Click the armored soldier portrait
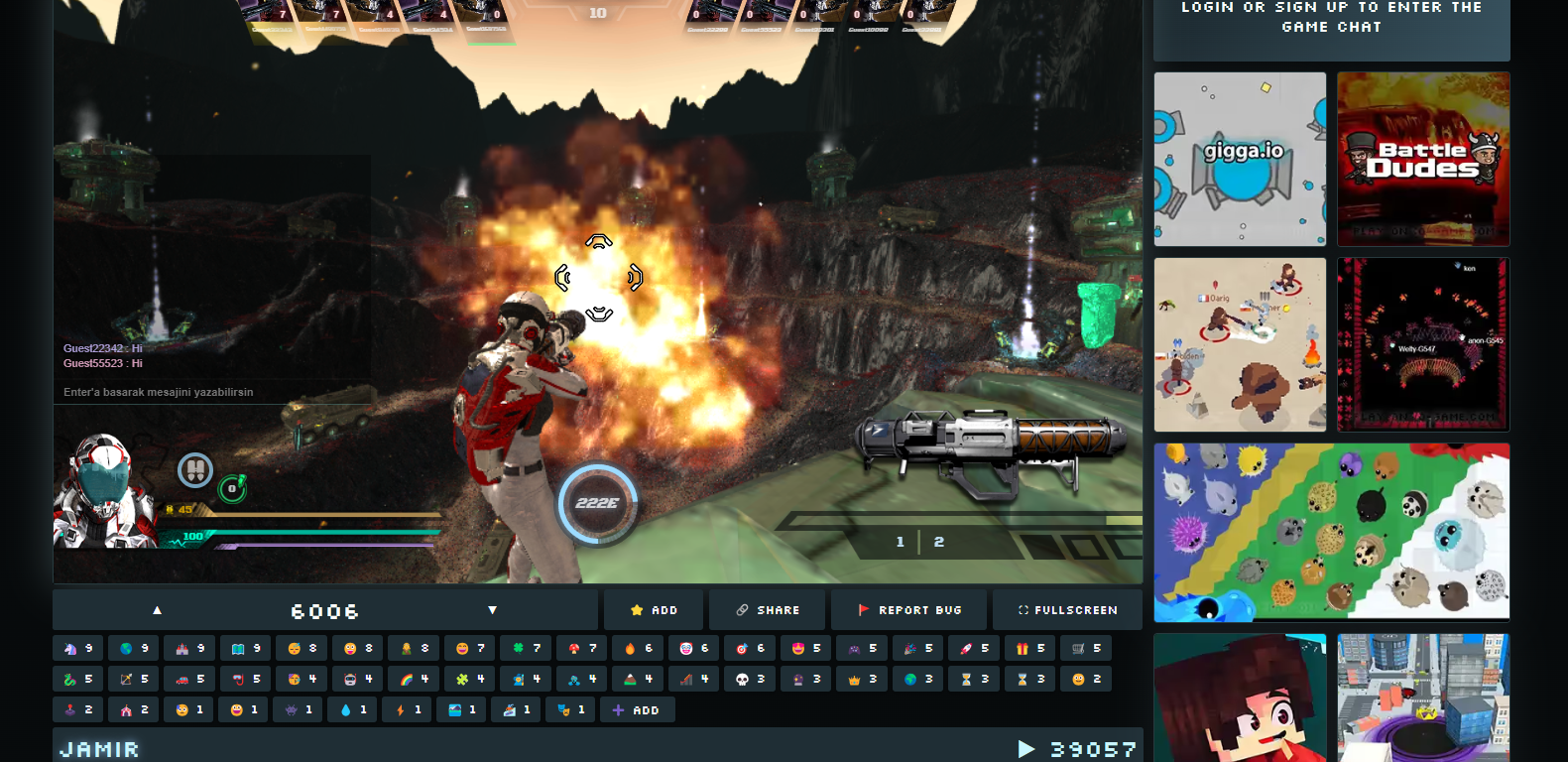The image size is (1568, 762). click(105, 492)
